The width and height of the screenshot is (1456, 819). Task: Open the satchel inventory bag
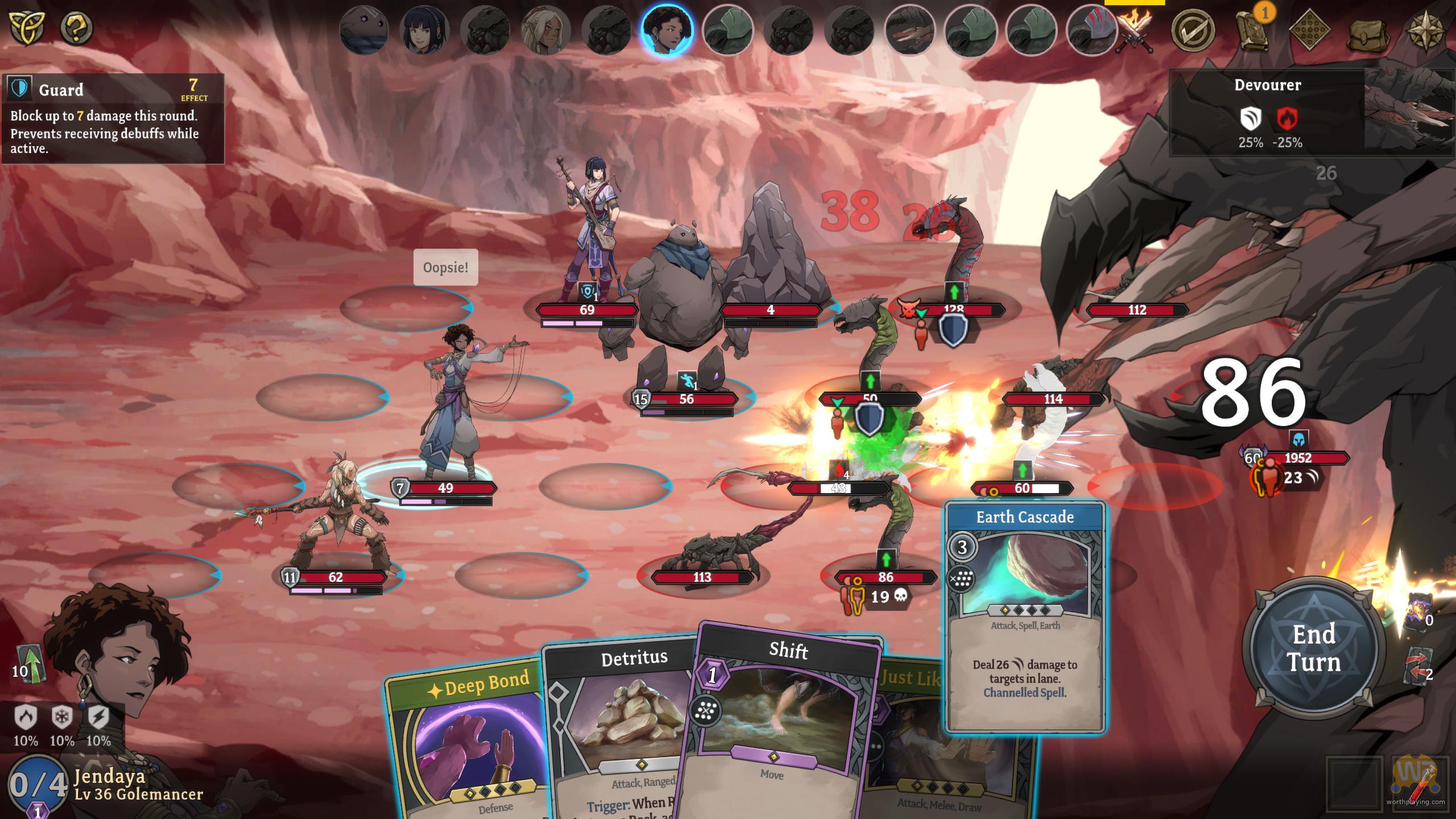(1368, 34)
